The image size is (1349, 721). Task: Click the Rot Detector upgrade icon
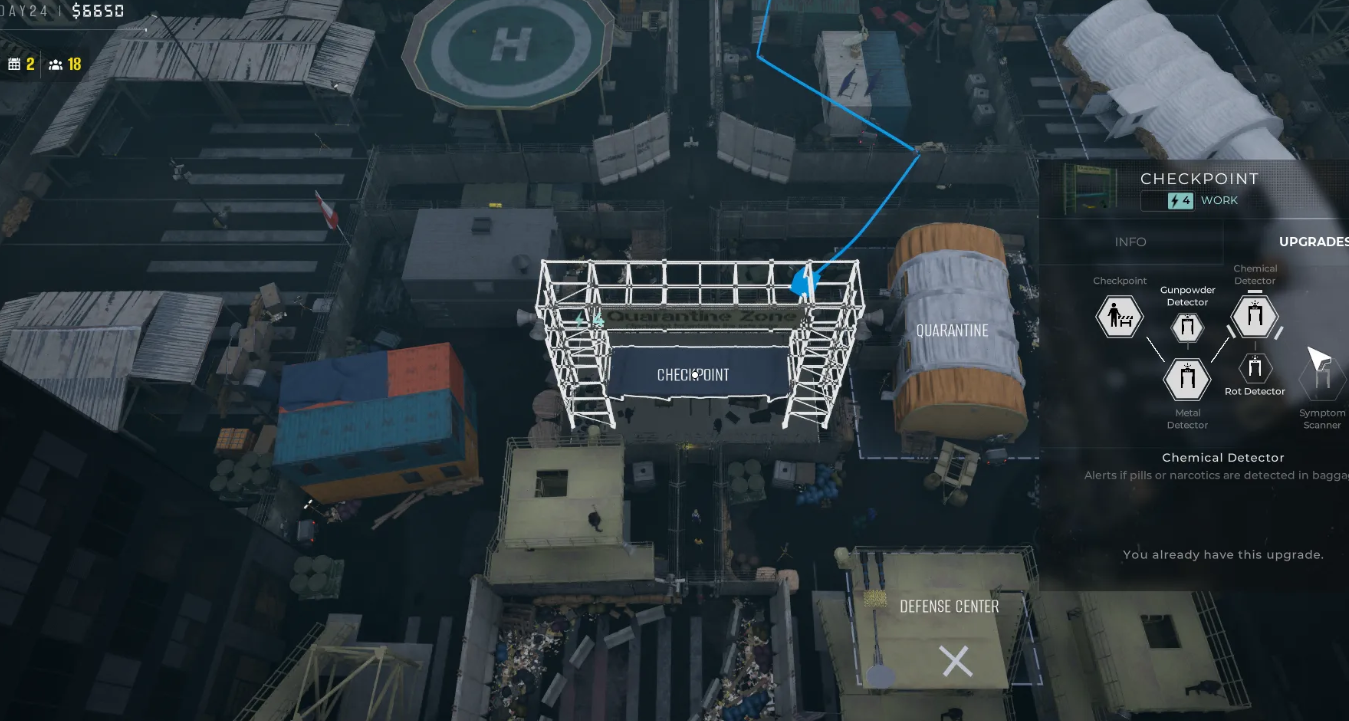click(1254, 367)
